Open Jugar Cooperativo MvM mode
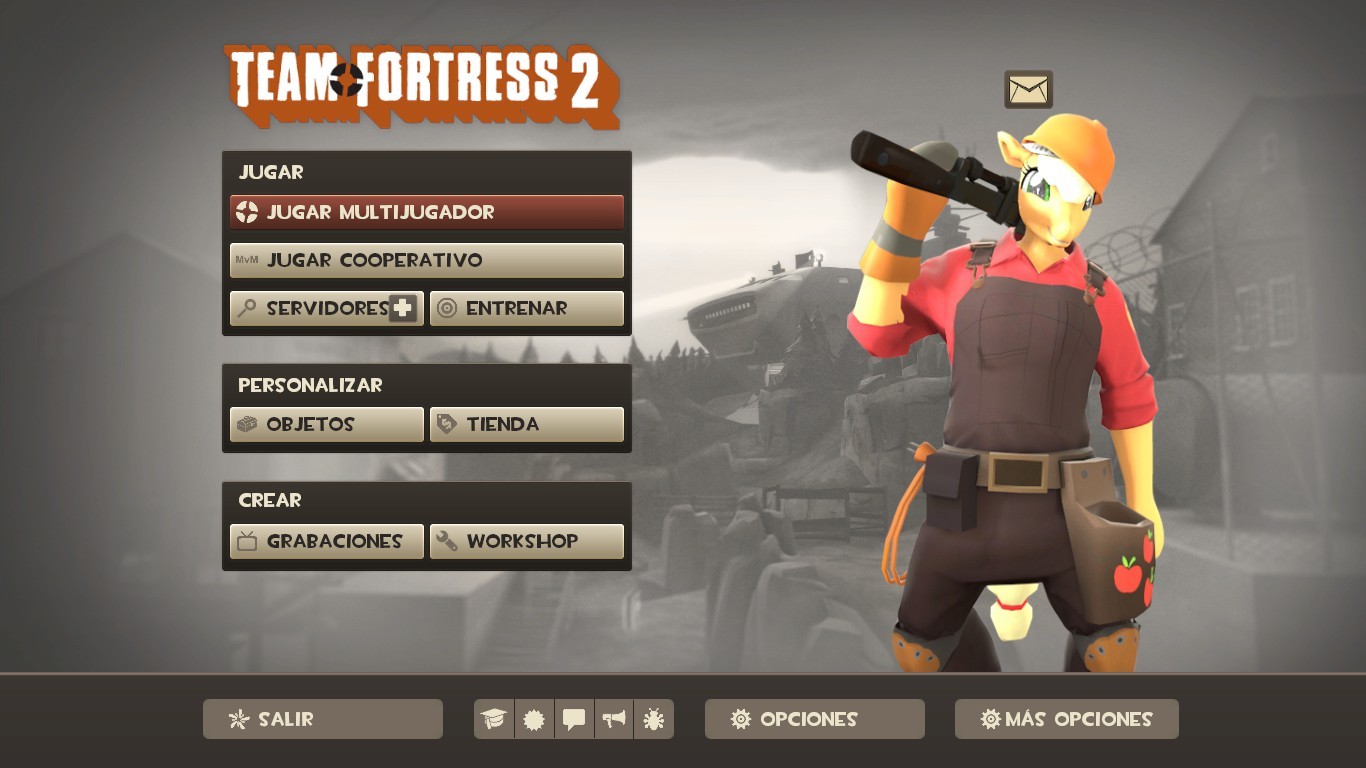 [x=426, y=260]
